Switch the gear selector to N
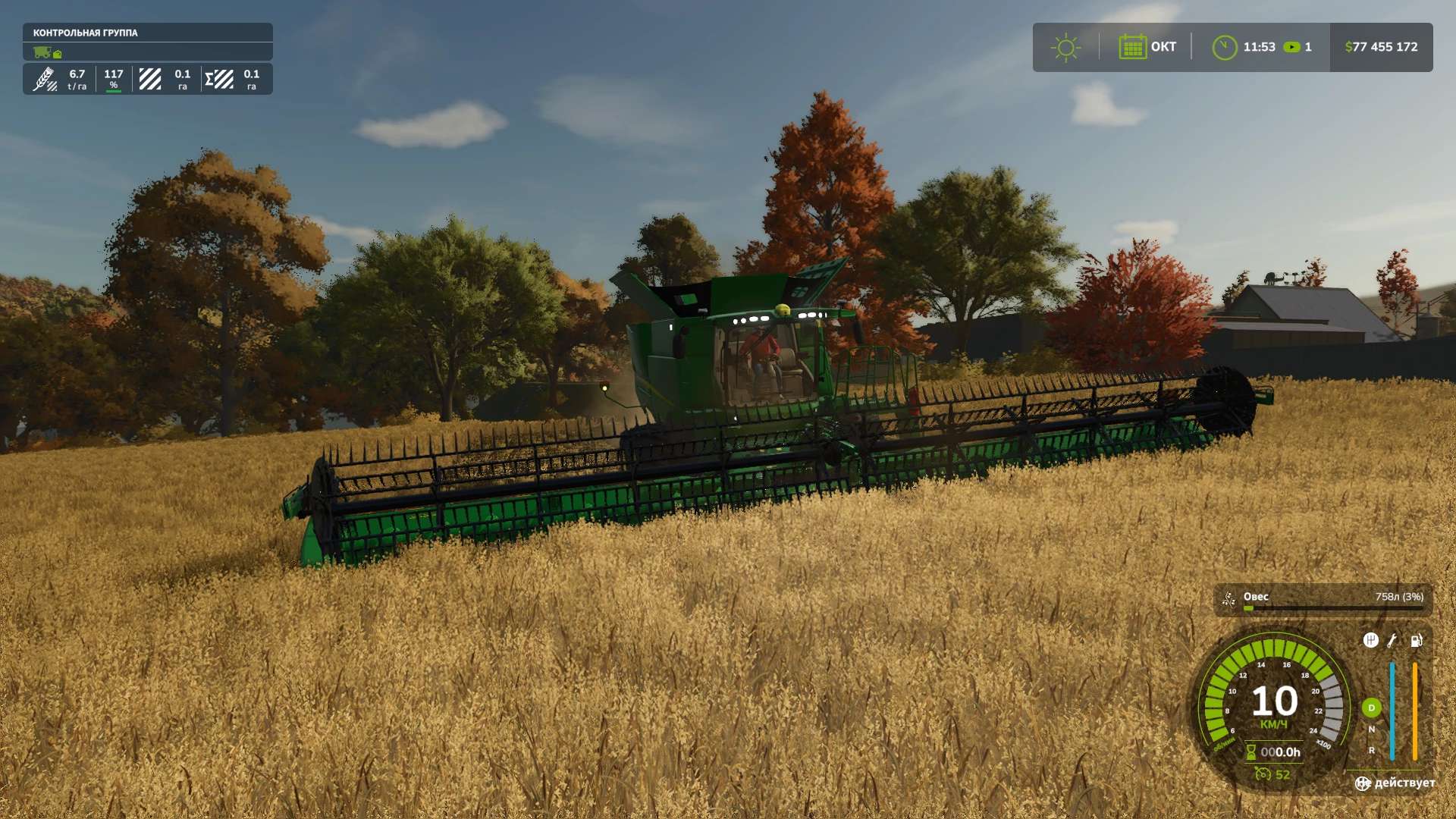 (x=1371, y=730)
